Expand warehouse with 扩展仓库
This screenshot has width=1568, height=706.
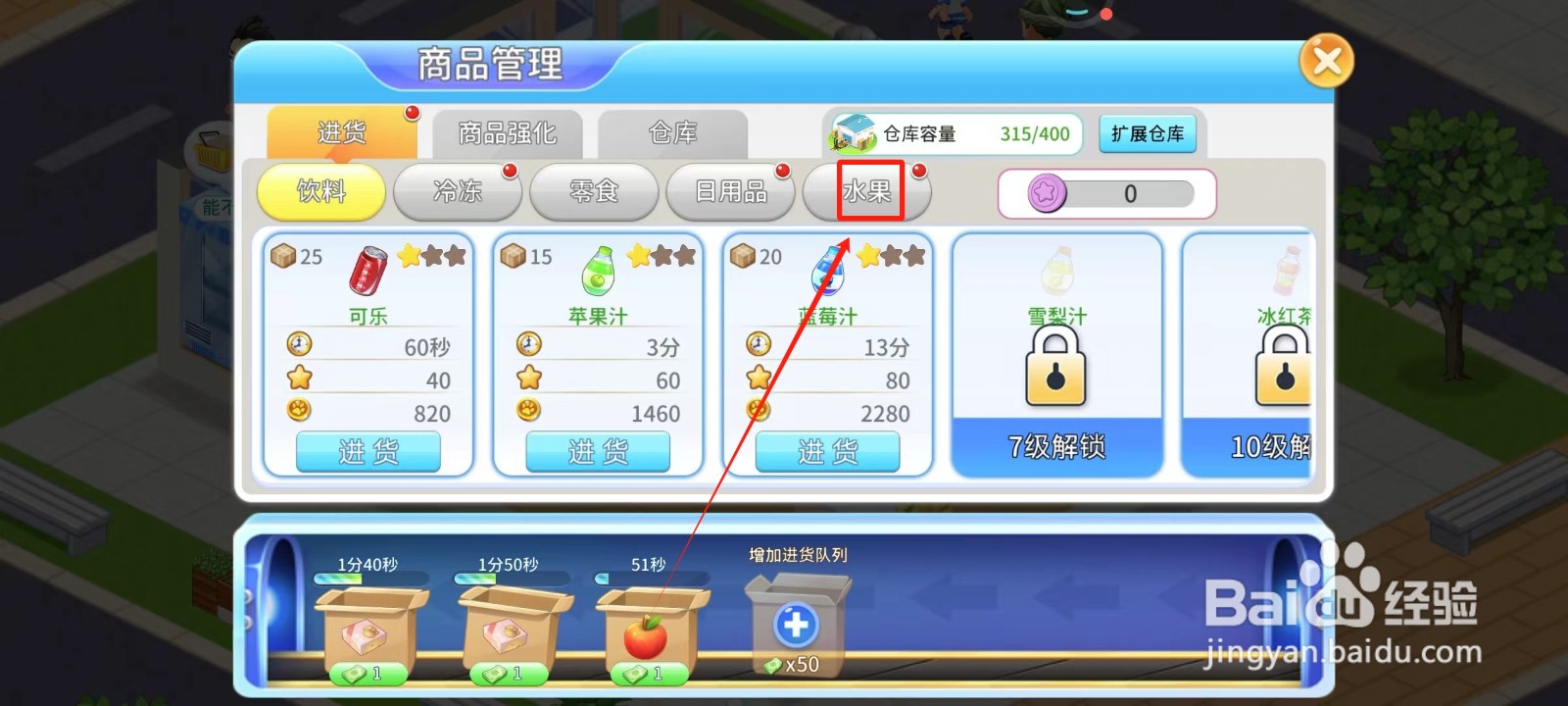coord(1149,134)
